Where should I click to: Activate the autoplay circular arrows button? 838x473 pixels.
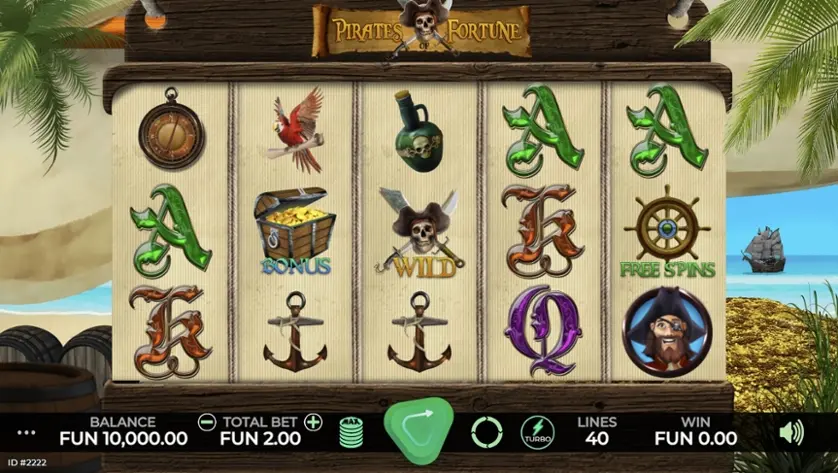coord(487,432)
